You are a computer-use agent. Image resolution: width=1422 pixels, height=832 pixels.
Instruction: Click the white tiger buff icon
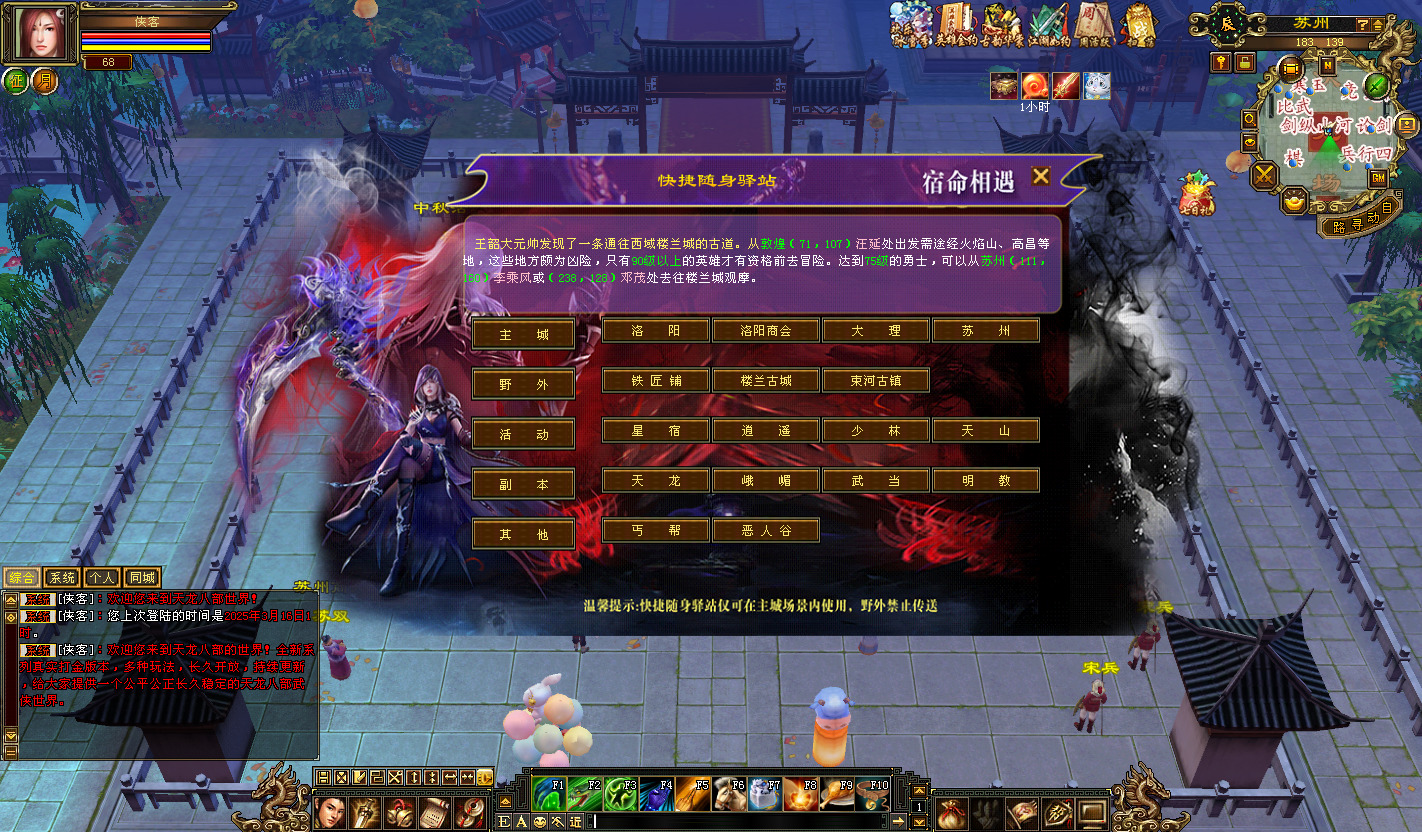(1097, 86)
